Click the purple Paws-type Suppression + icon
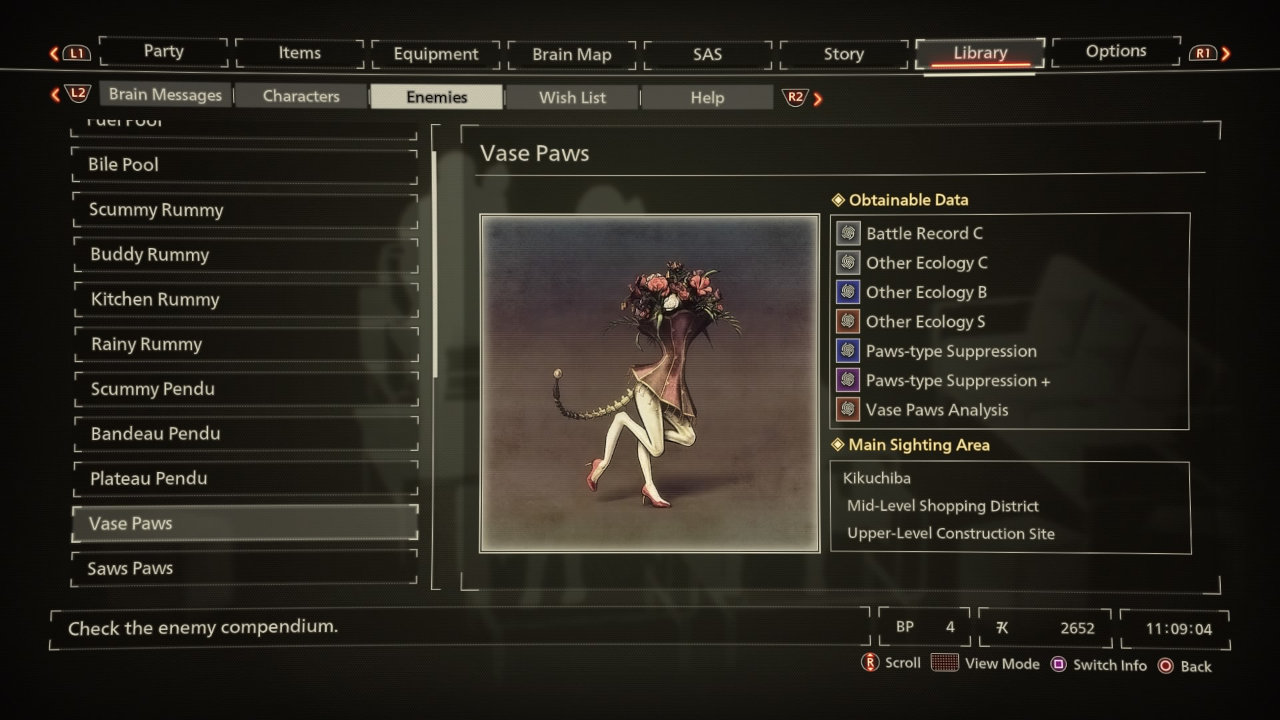This screenshot has width=1280, height=720. click(x=848, y=380)
